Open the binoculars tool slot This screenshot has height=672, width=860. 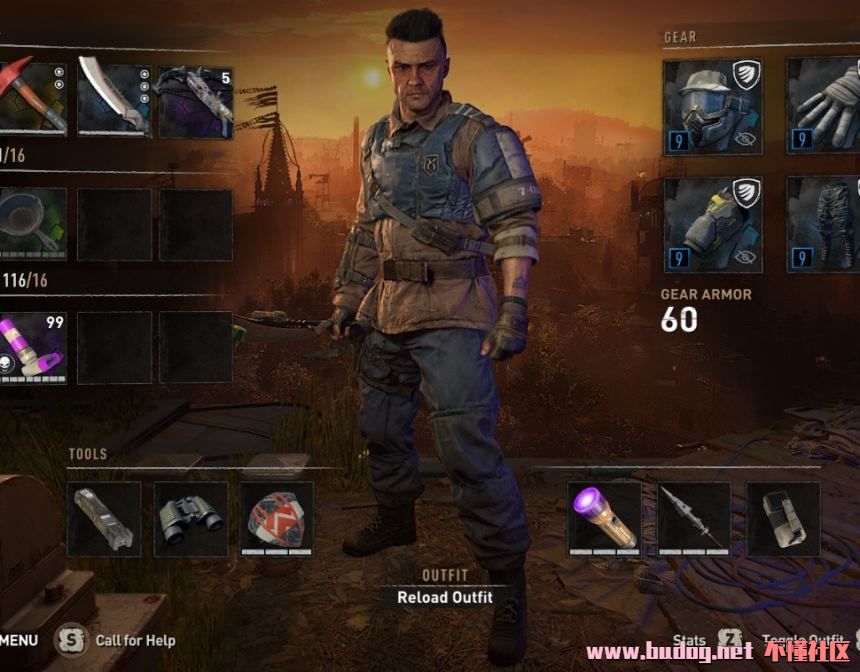(190, 518)
